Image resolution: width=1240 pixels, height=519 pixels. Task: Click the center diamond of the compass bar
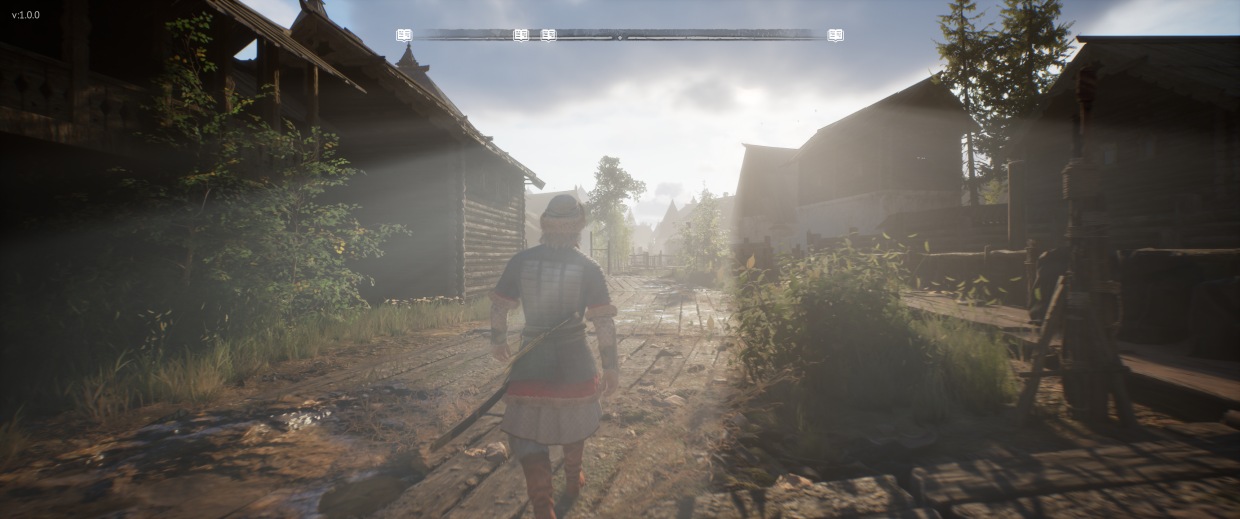620,36
